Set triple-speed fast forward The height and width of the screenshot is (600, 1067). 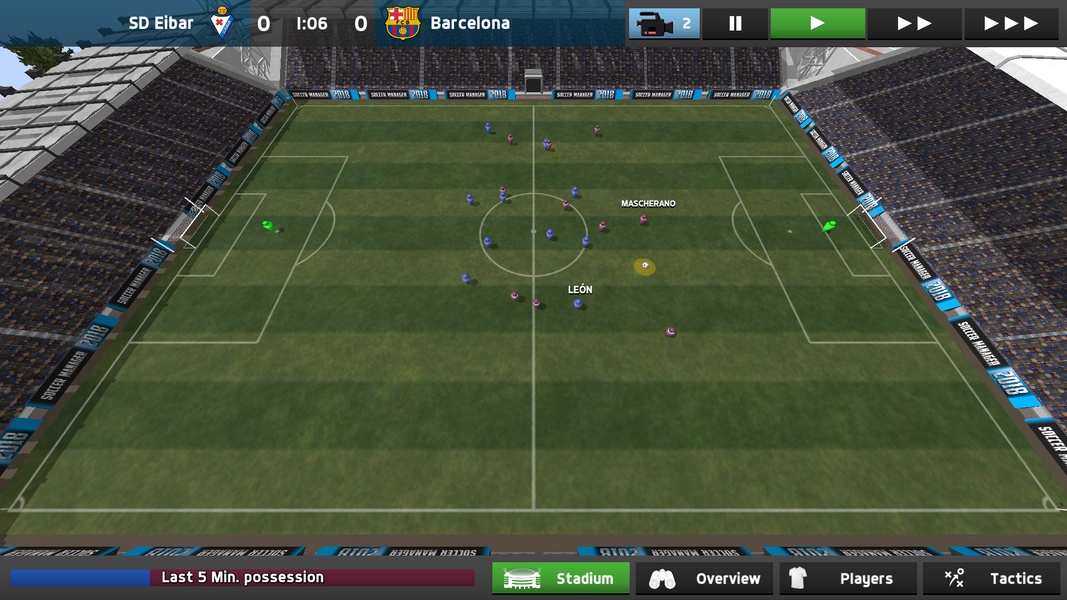(1011, 23)
